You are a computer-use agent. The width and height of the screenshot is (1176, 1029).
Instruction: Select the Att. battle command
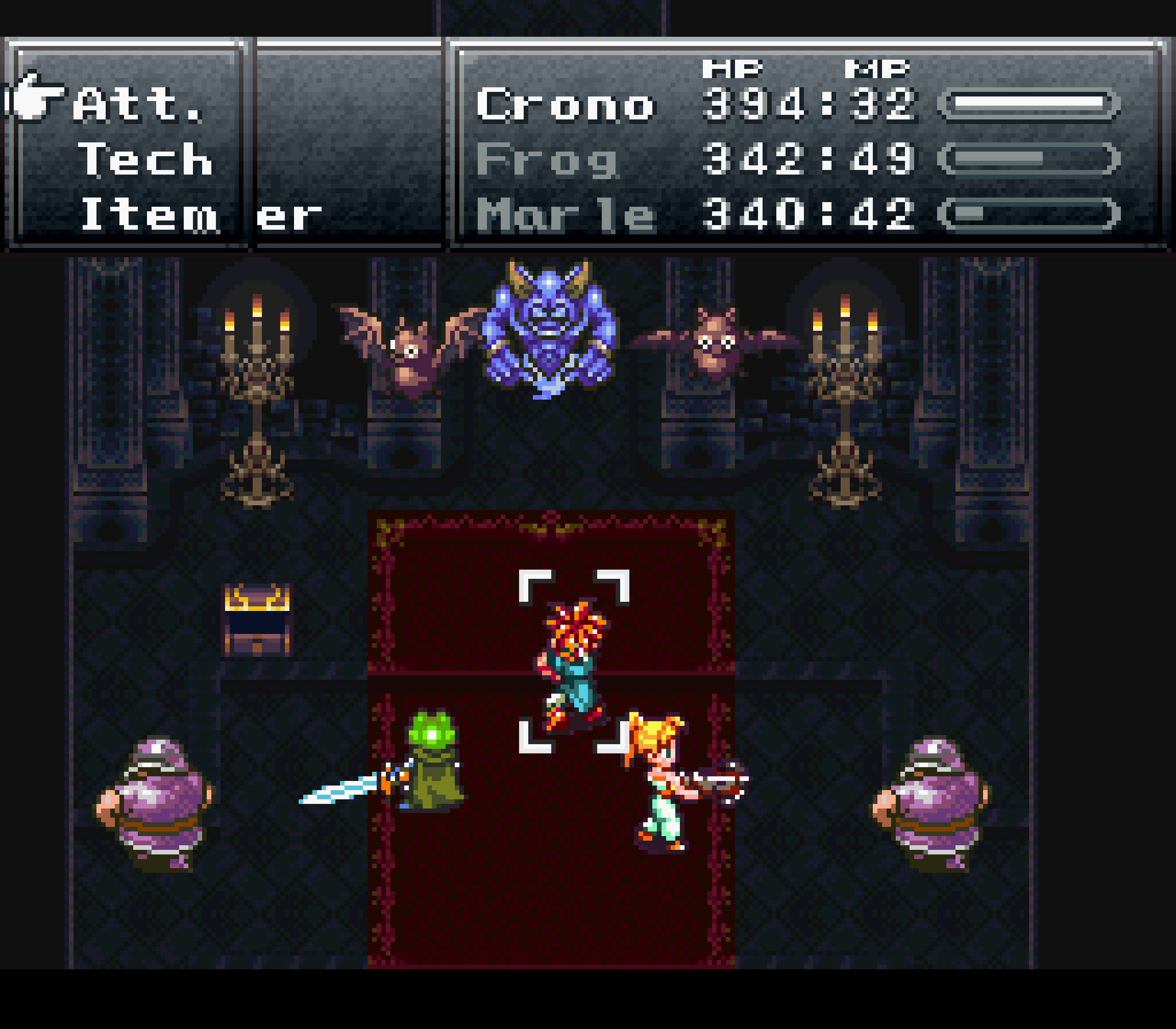click(x=138, y=105)
